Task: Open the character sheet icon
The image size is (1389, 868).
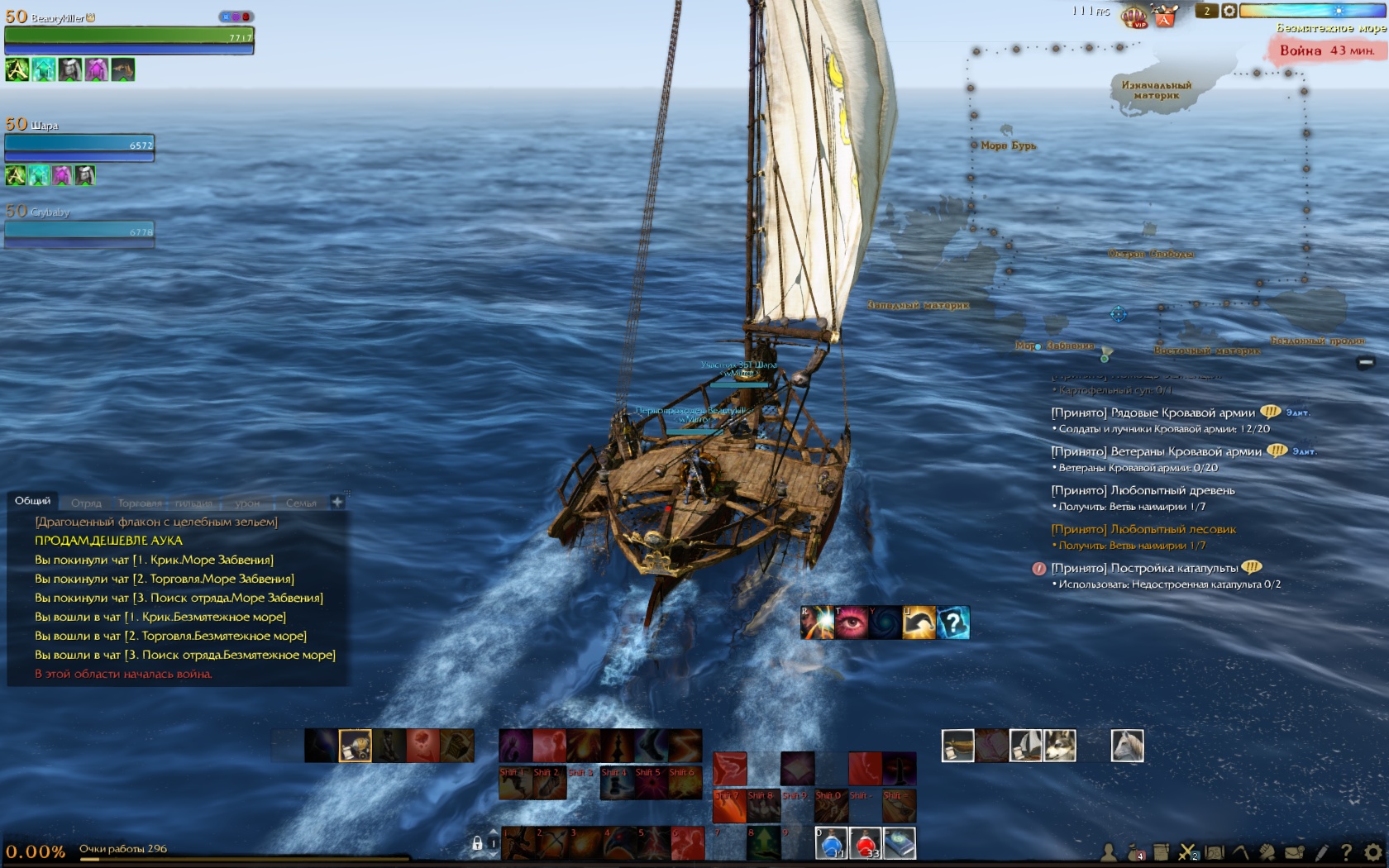Action: tap(1109, 851)
